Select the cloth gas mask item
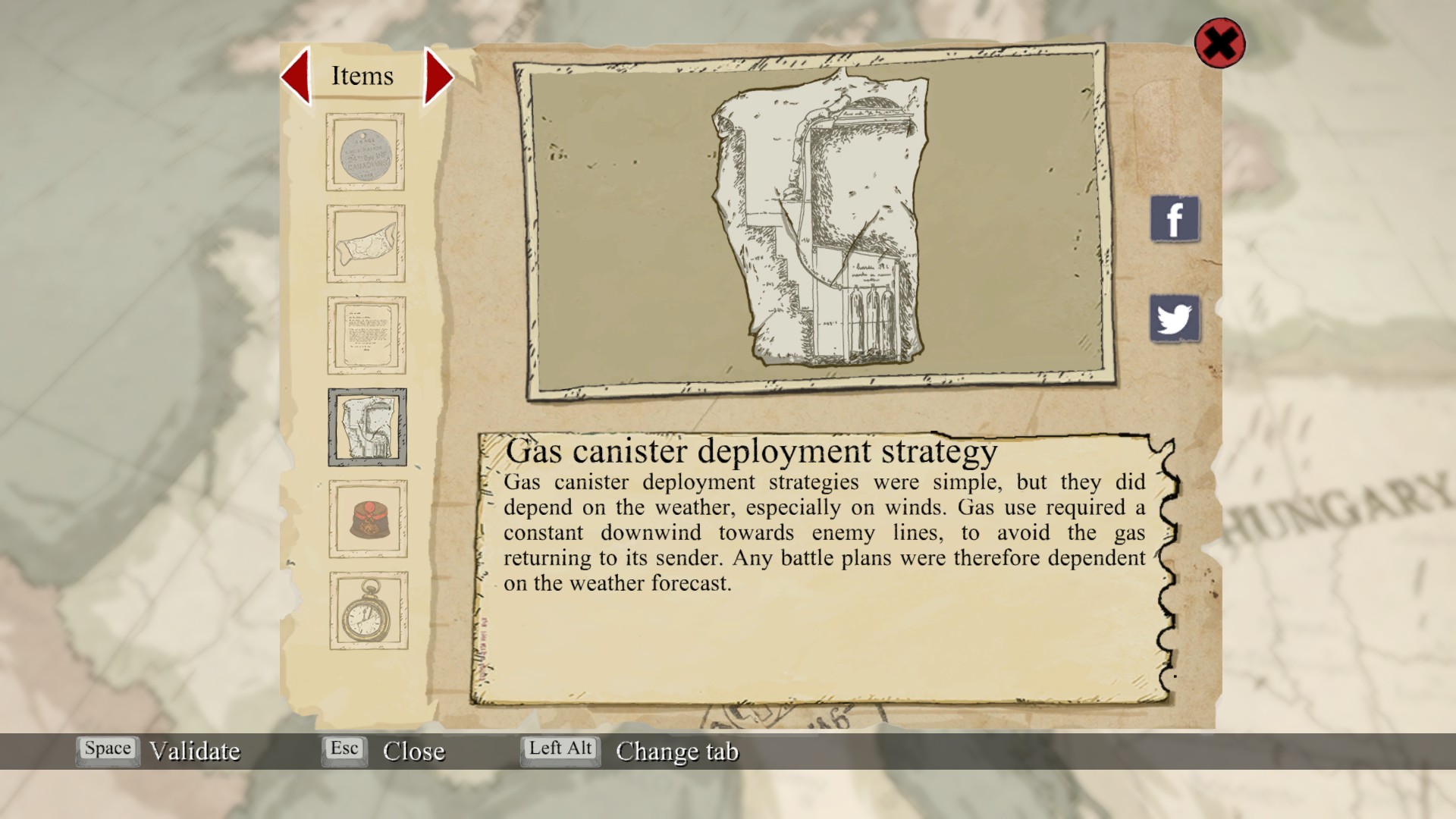The width and height of the screenshot is (1456, 819). tap(366, 244)
